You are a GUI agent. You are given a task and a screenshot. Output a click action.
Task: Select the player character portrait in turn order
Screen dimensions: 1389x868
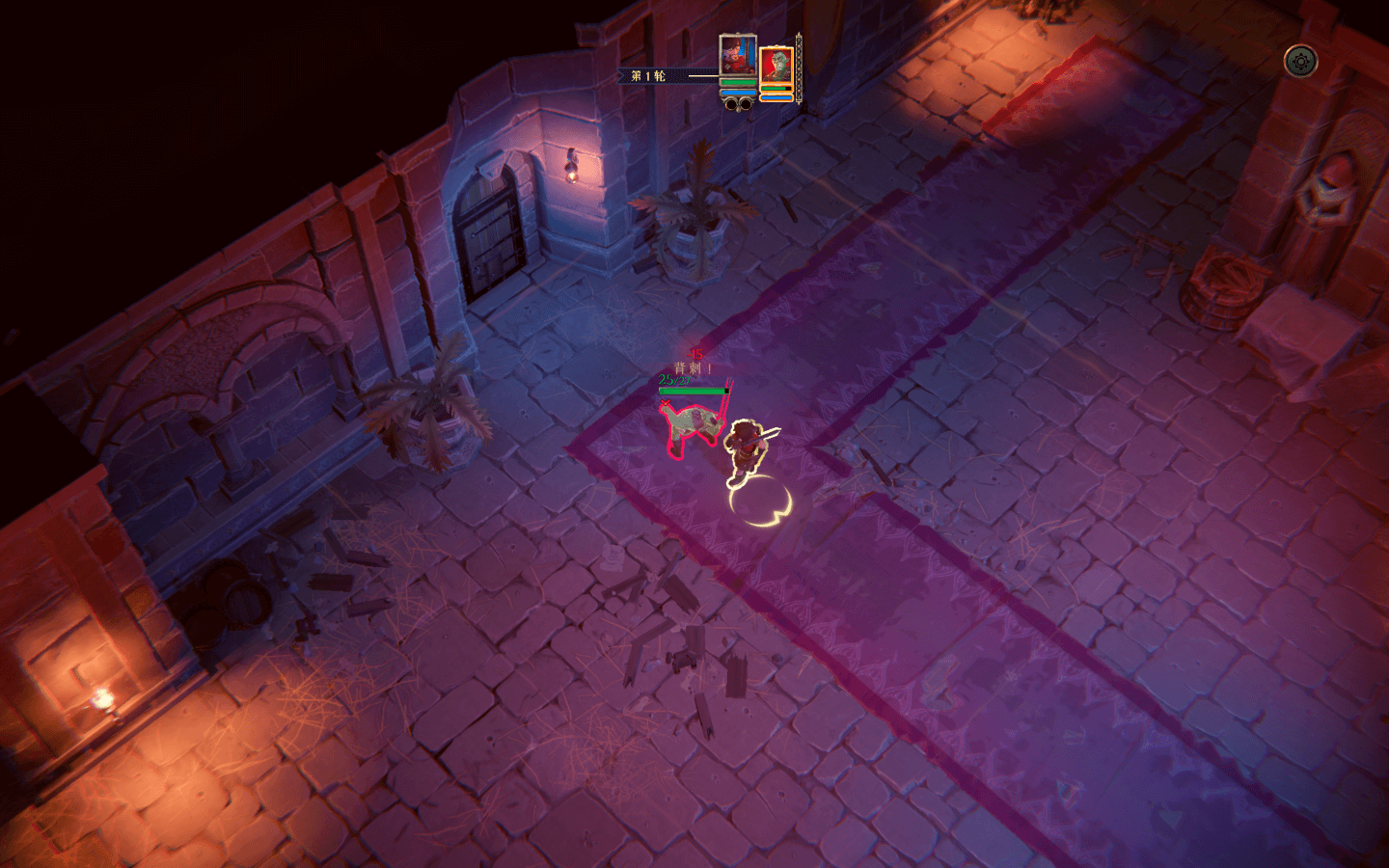(x=738, y=58)
